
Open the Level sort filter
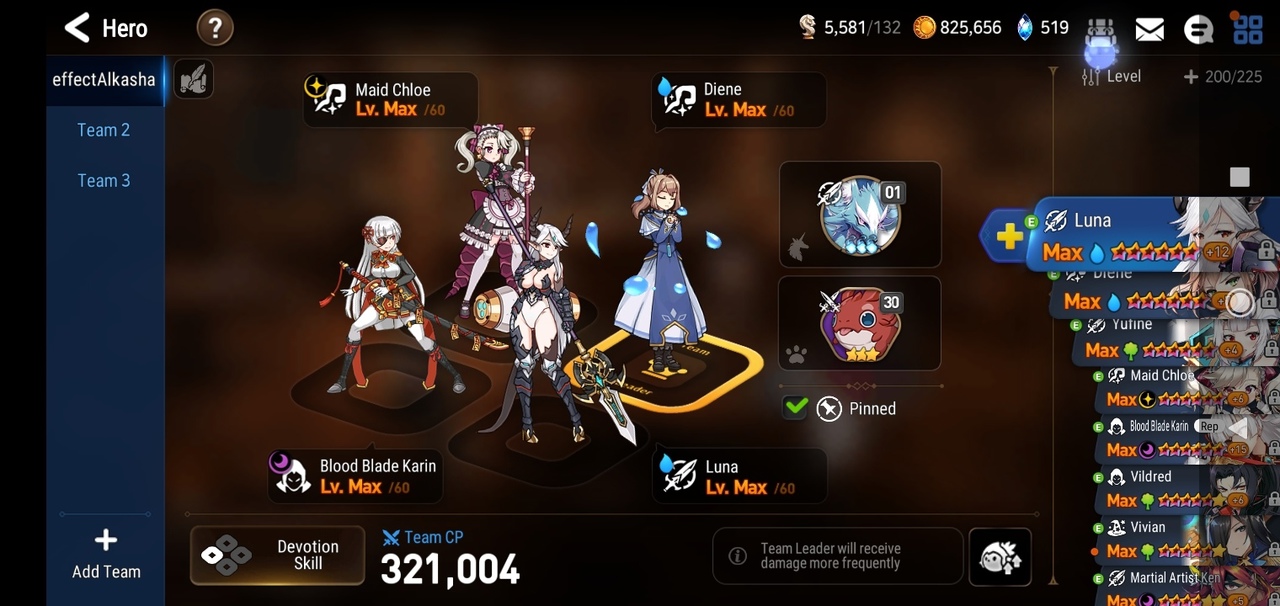[x=1112, y=76]
